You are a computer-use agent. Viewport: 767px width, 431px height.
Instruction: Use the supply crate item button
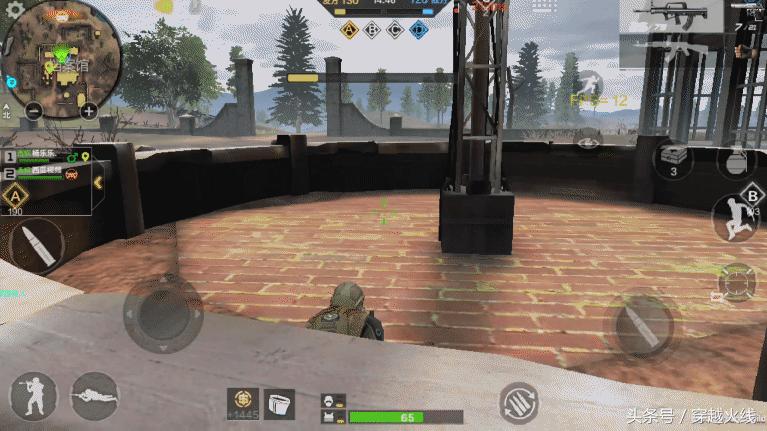(673, 158)
